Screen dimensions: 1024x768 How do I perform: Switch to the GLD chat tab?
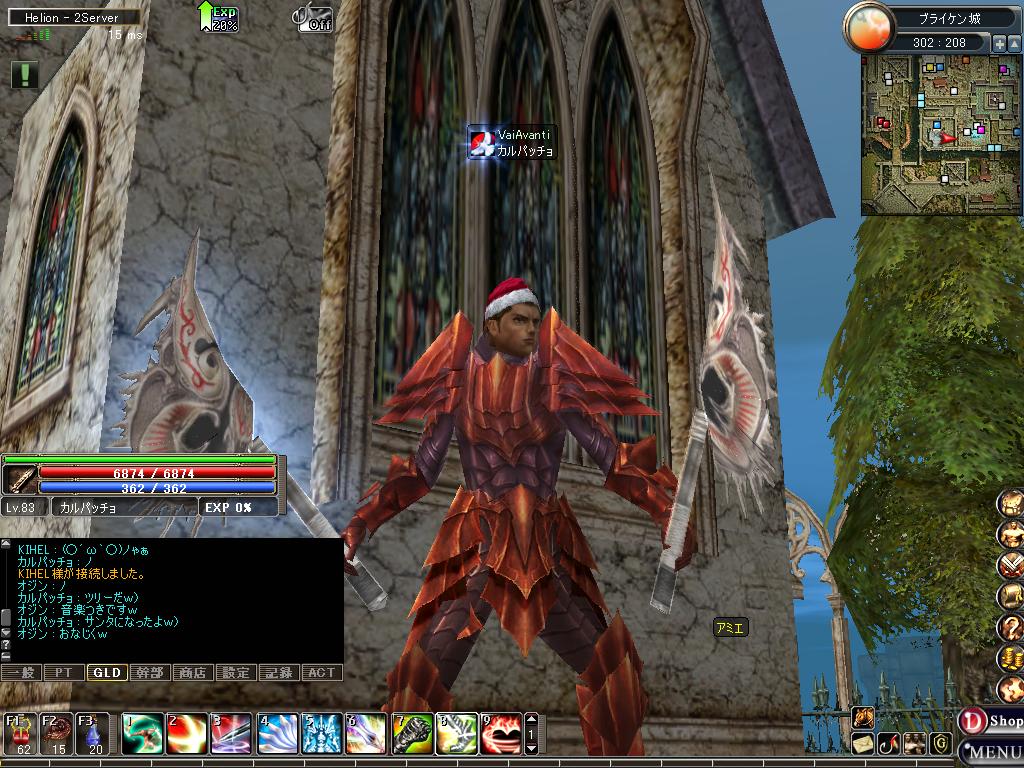[x=106, y=673]
